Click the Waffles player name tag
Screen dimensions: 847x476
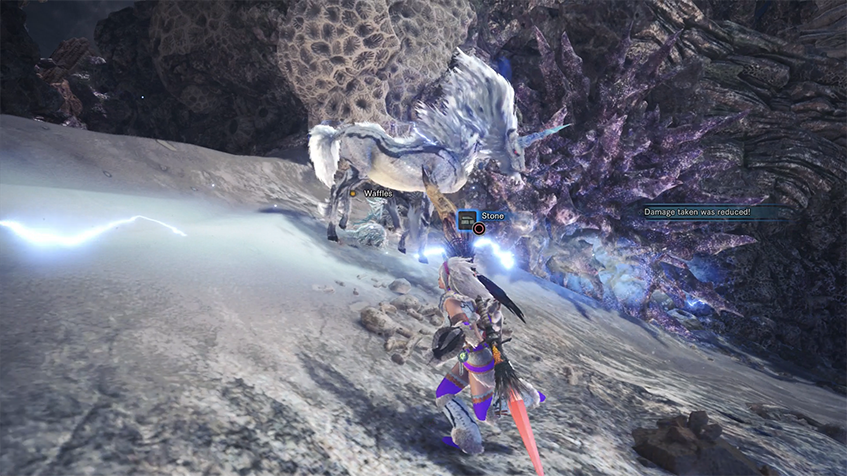click(375, 193)
